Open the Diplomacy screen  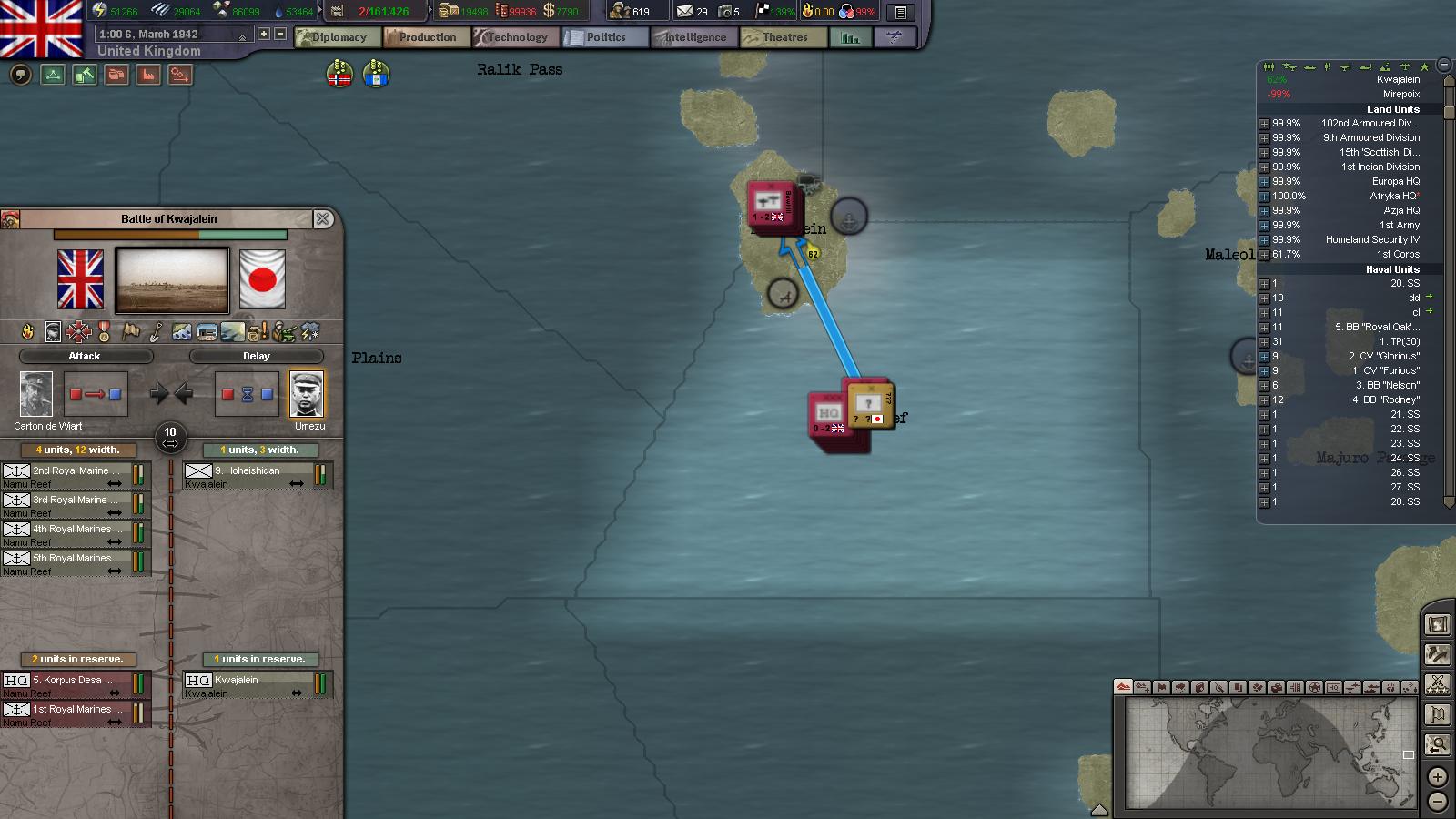tap(337, 37)
